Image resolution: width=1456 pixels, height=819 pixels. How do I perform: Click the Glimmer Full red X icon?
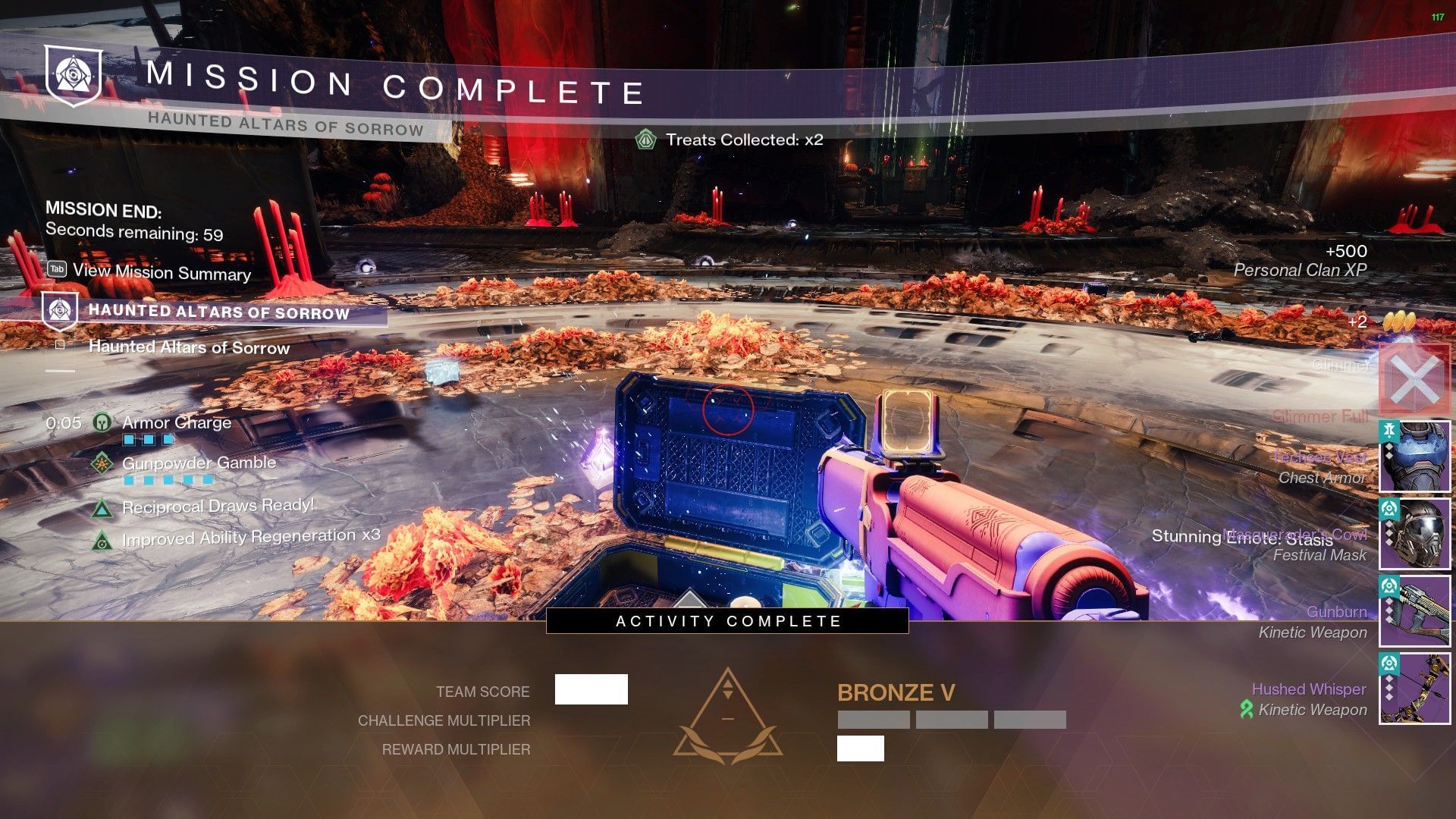[1414, 378]
